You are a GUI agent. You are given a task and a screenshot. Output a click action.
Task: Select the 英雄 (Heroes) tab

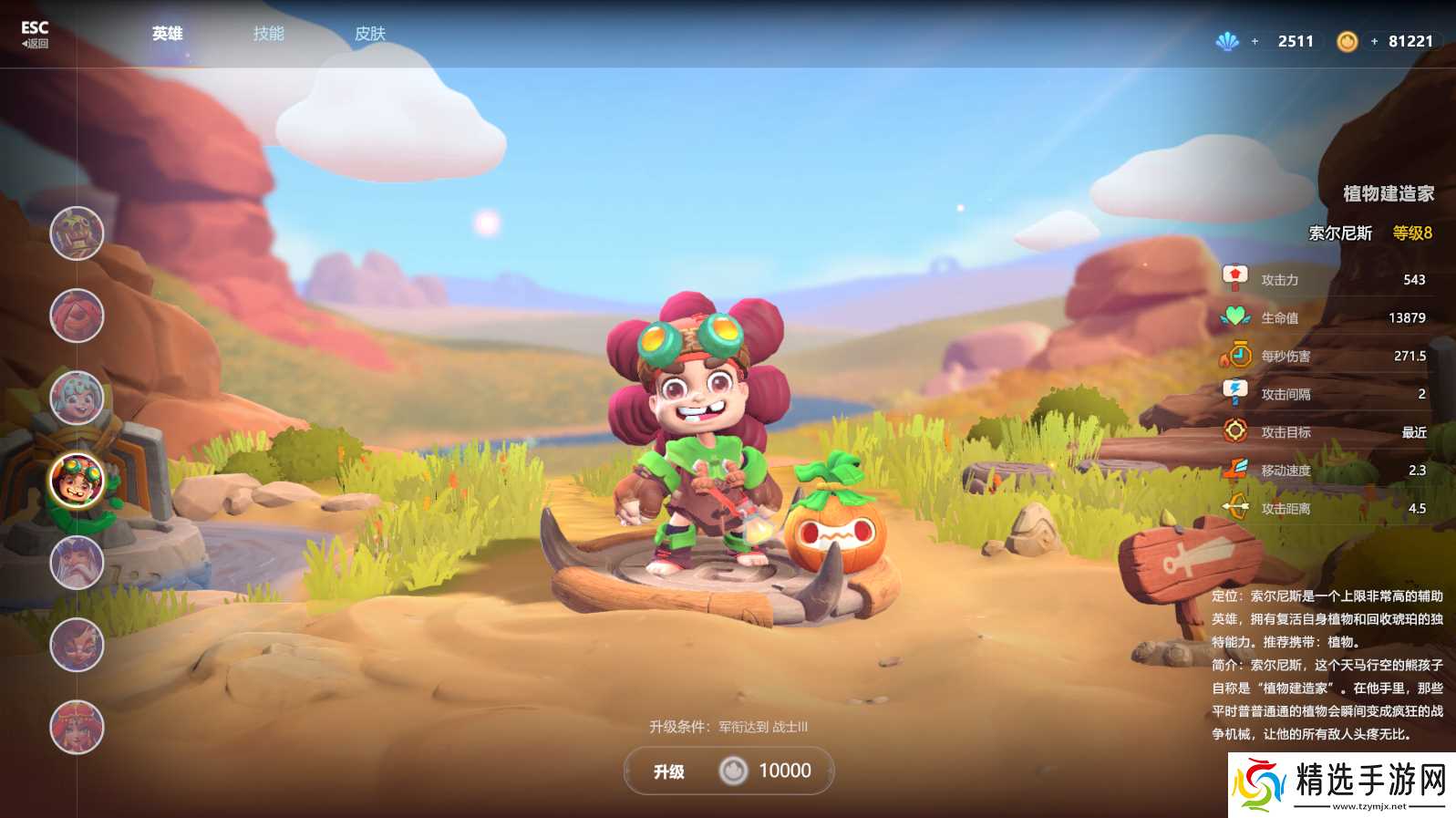[168, 34]
